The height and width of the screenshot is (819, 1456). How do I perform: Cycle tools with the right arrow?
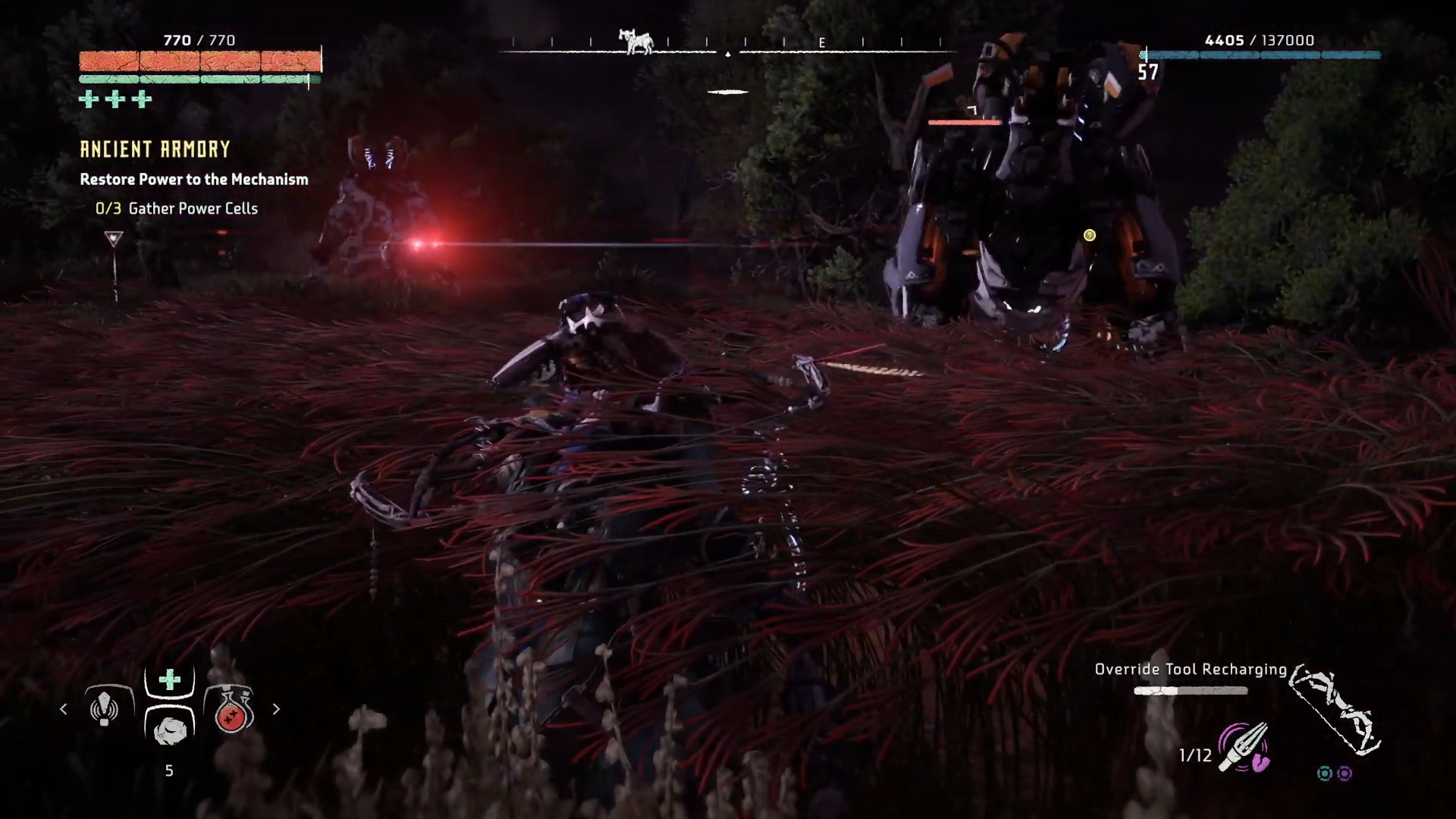[276, 709]
